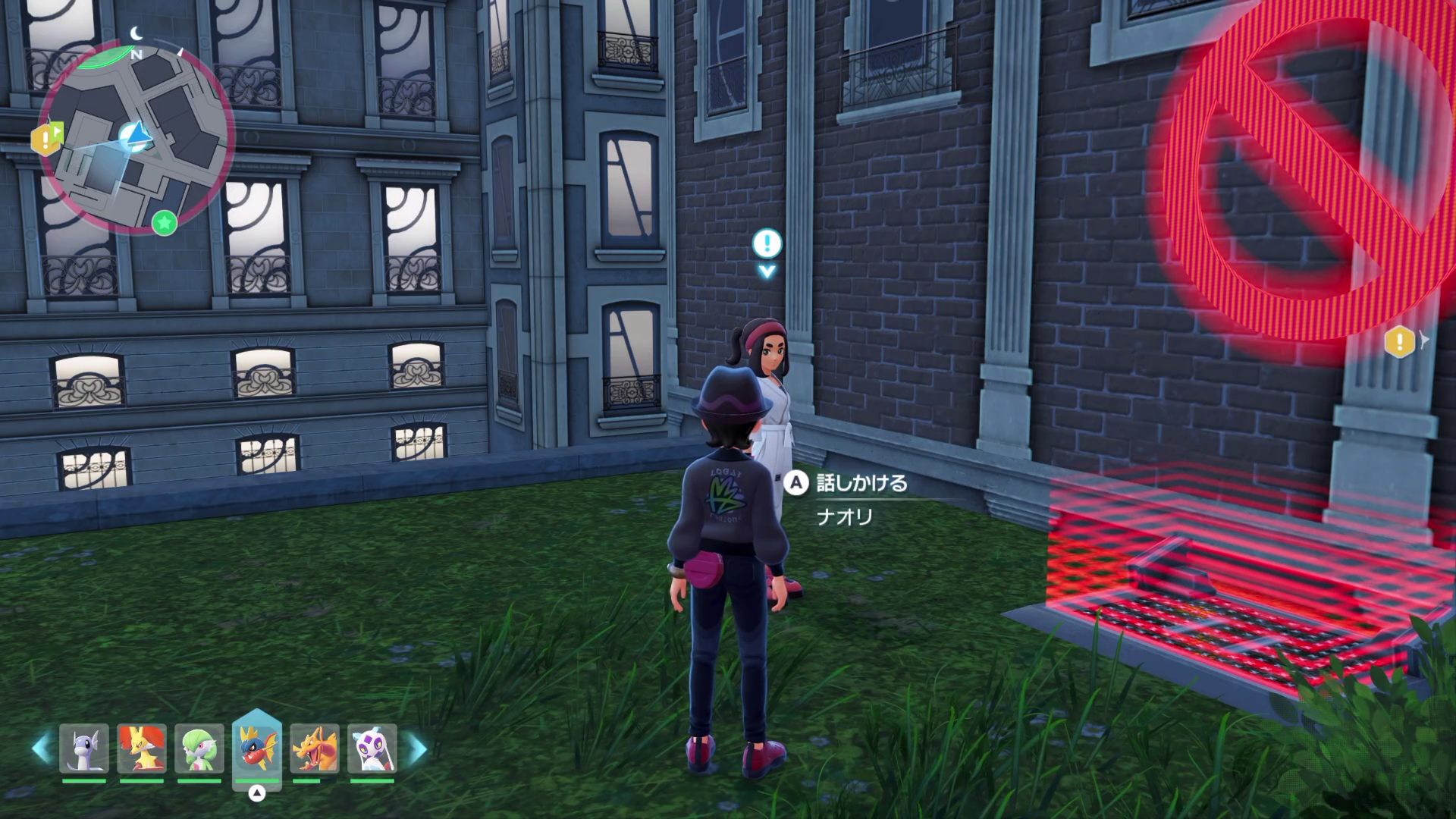The height and width of the screenshot is (819, 1456).
Task: Switch to Charizard in the party bar
Action: click(315, 748)
